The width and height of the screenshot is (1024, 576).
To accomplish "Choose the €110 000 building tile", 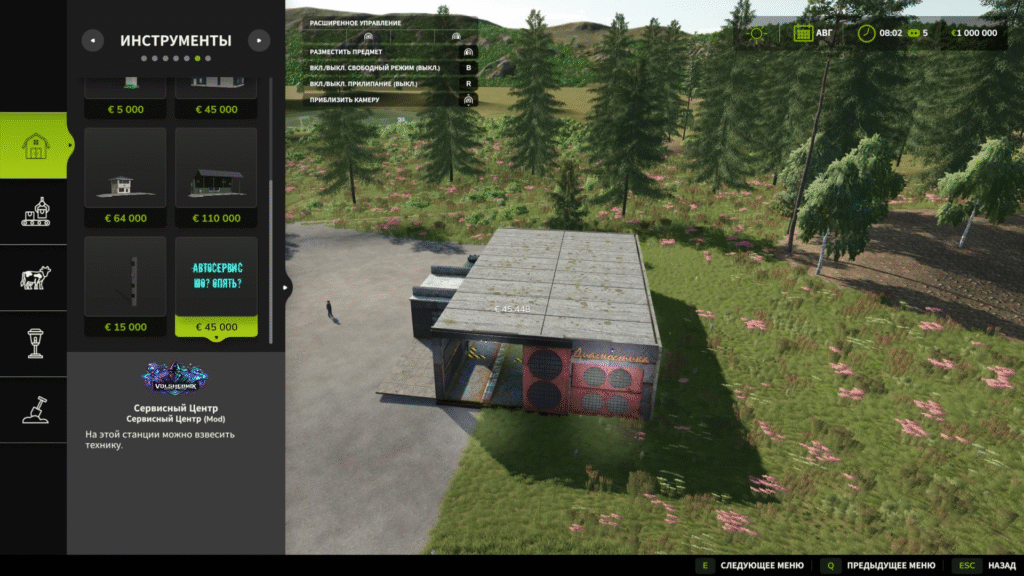I will 216,176.
